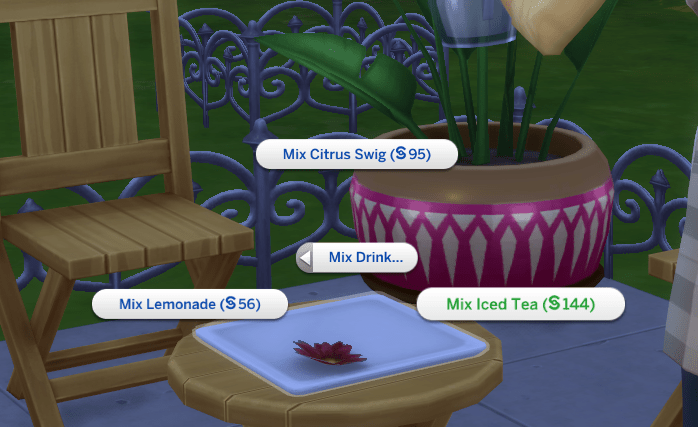Go back using Mix Drink... button
Screen dimensions: 698x427
coord(357,258)
